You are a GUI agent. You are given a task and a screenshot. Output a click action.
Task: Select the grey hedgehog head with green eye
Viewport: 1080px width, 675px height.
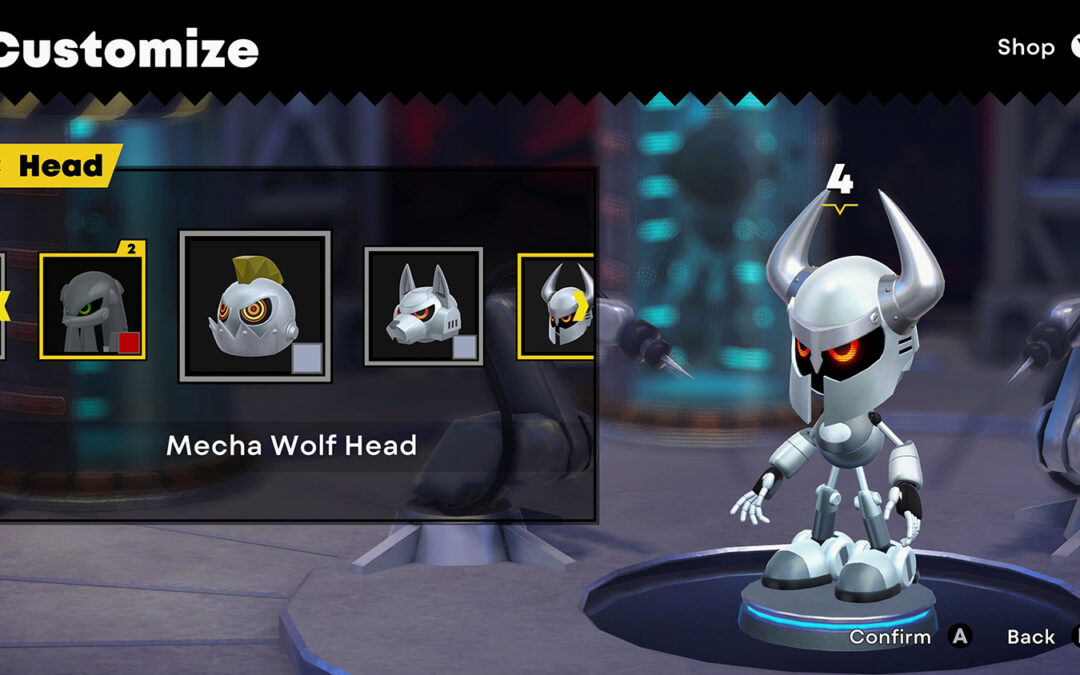point(92,305)
